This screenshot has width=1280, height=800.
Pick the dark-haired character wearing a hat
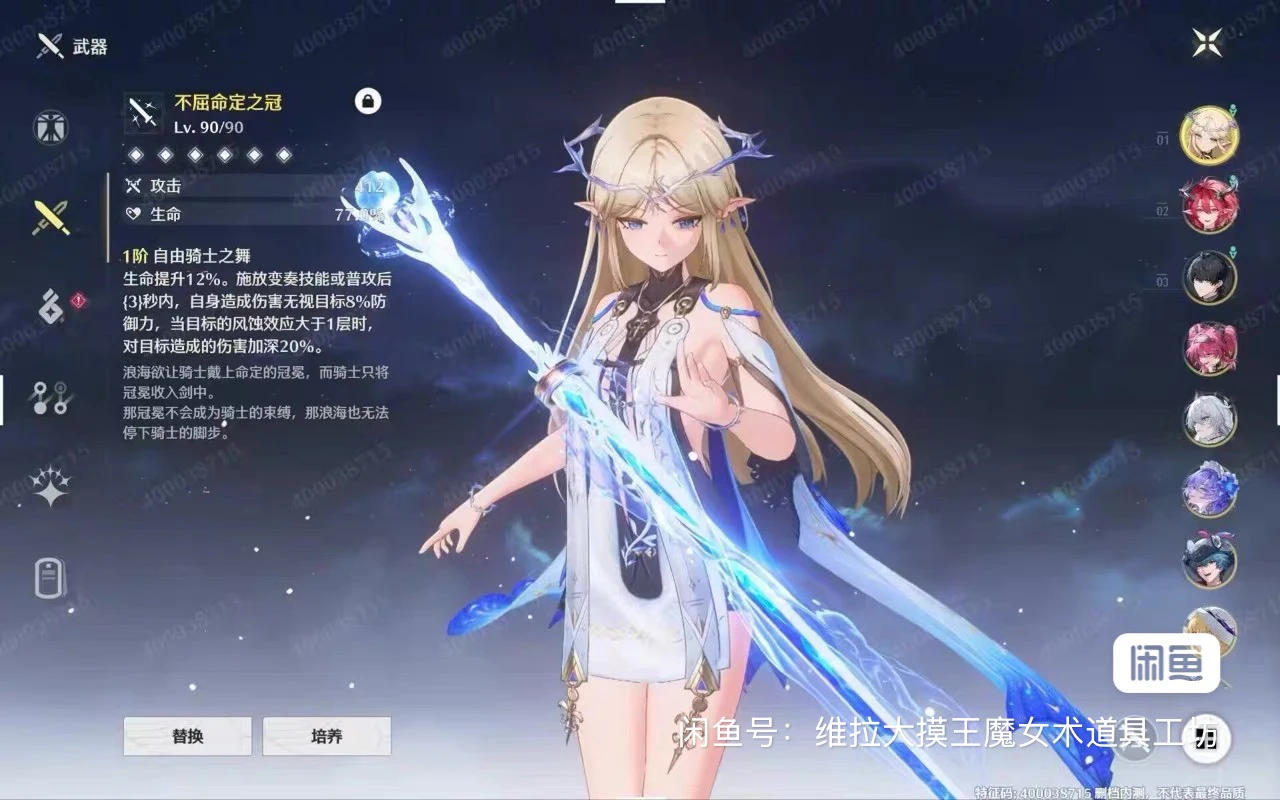tap(1210, 561)
